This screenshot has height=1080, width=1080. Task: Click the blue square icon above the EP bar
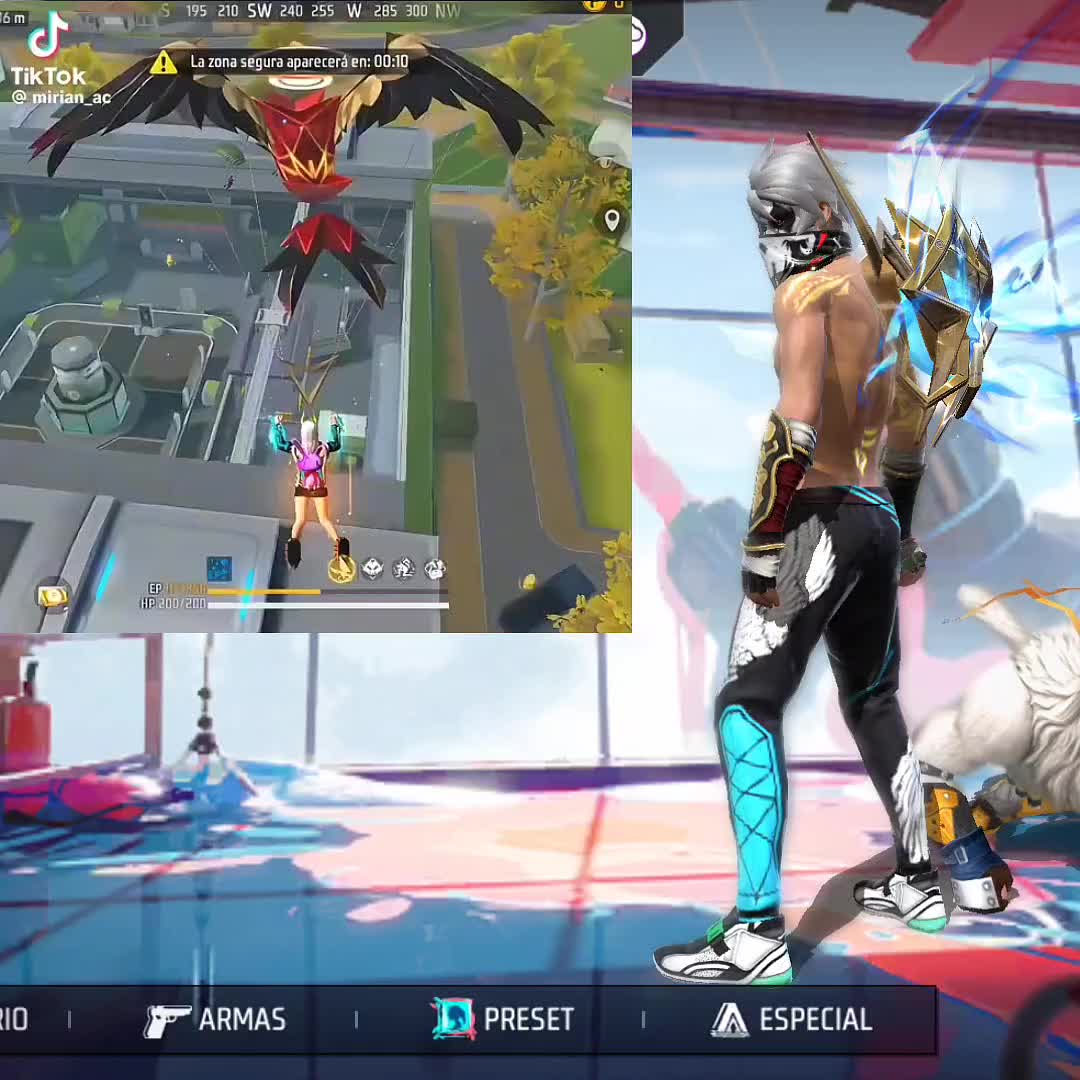point(219,568)
